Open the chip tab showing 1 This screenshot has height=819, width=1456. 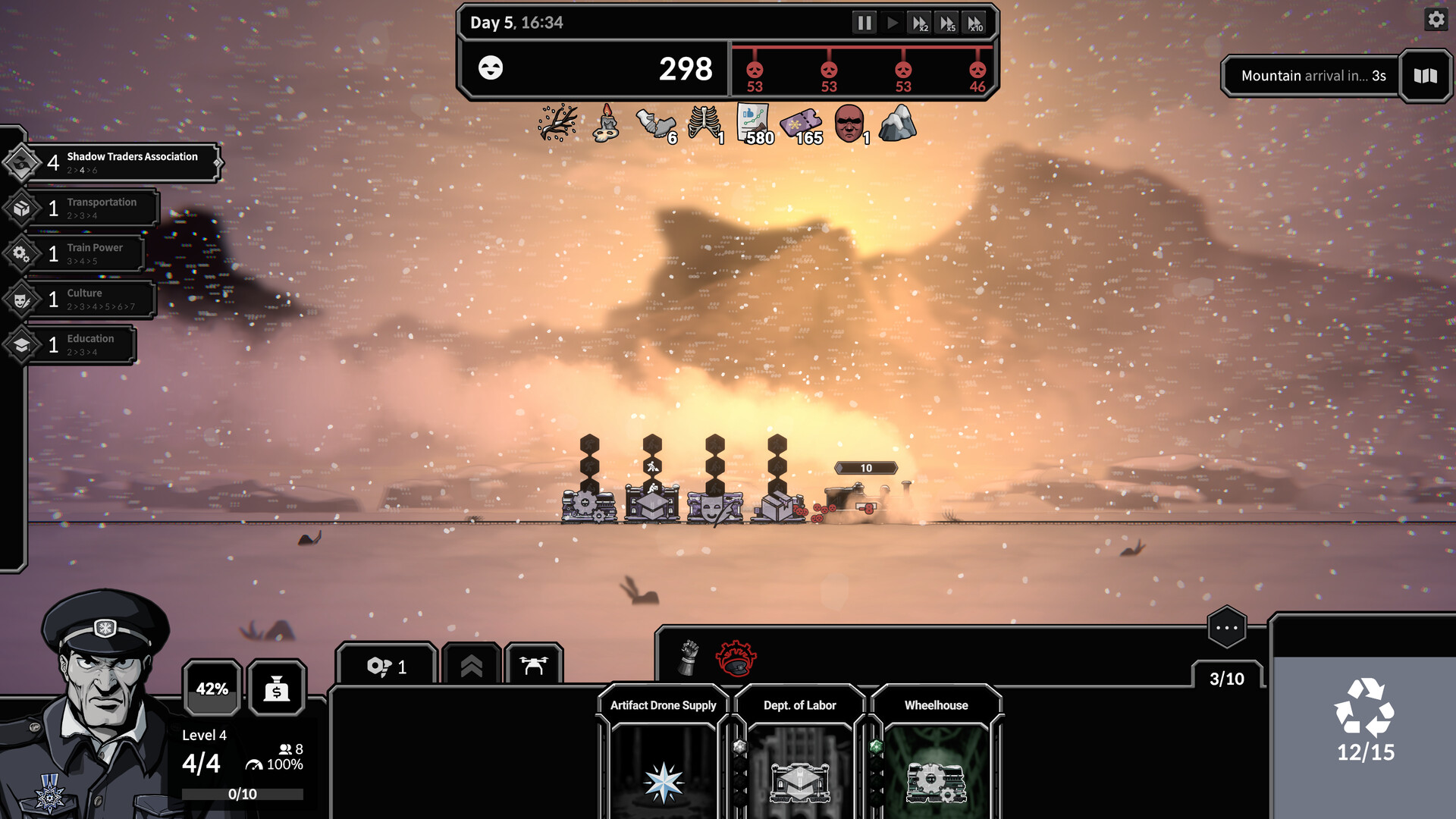(x=388, y=665)
